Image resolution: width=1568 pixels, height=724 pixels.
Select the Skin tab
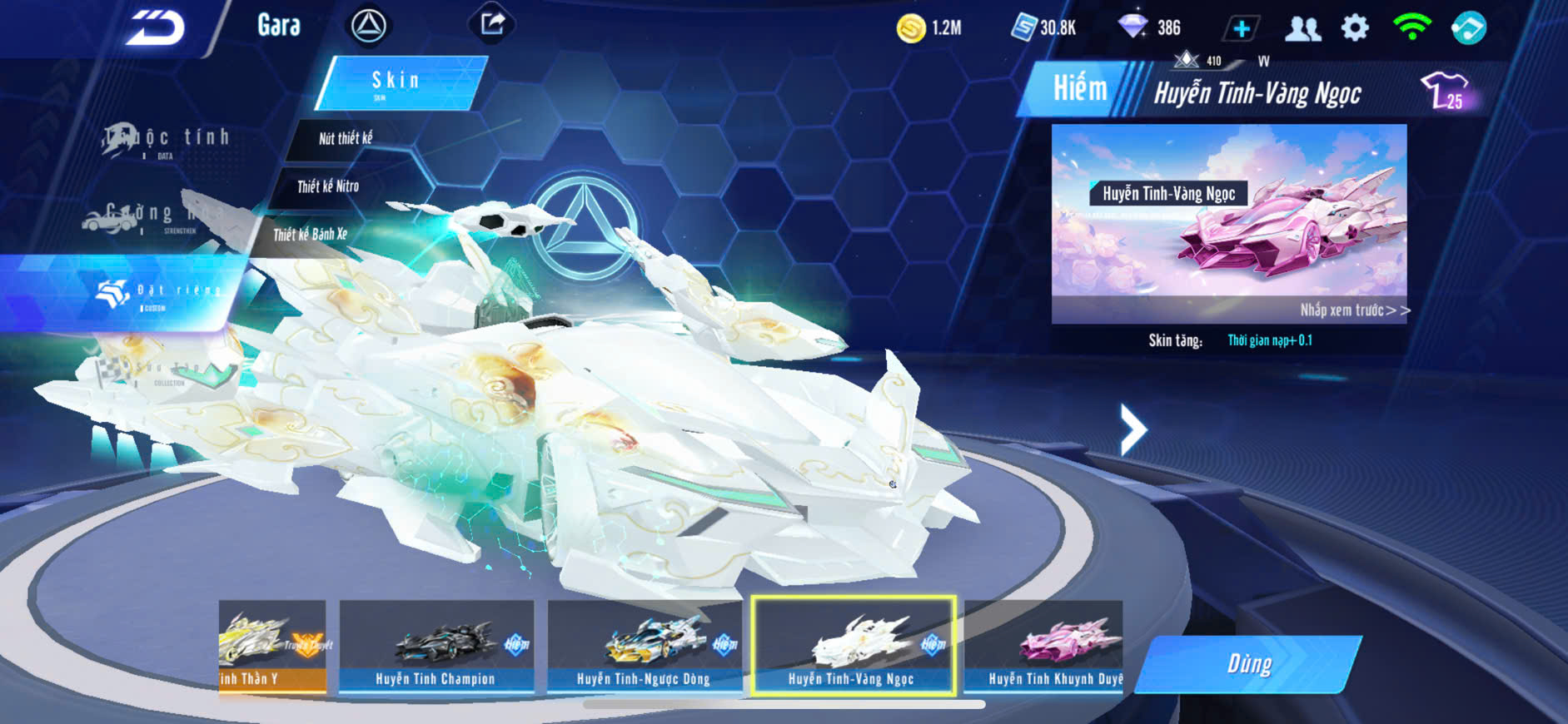400,82
